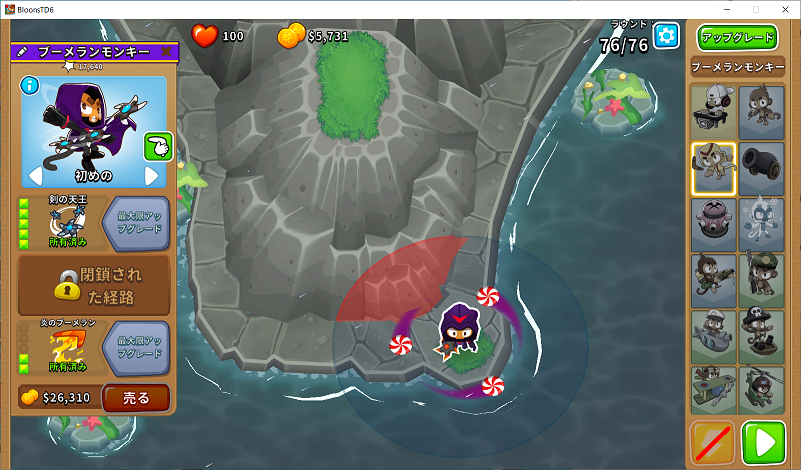This screenshot has height=470, width=801.
Task: Open settings with the blue gear icon
Action: [666, 37]
